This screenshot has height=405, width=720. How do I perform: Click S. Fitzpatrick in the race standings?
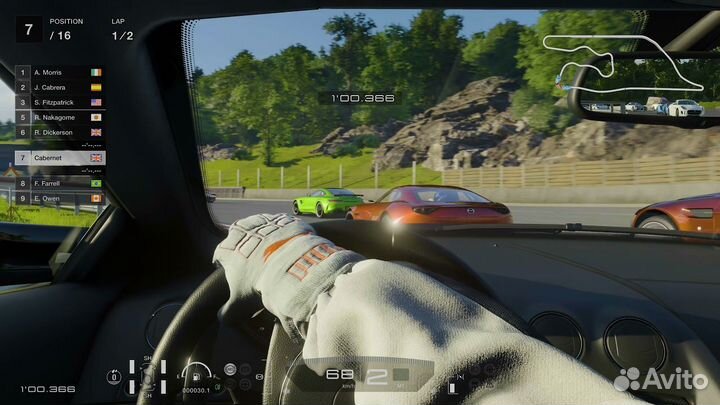[x=60, y=102]
